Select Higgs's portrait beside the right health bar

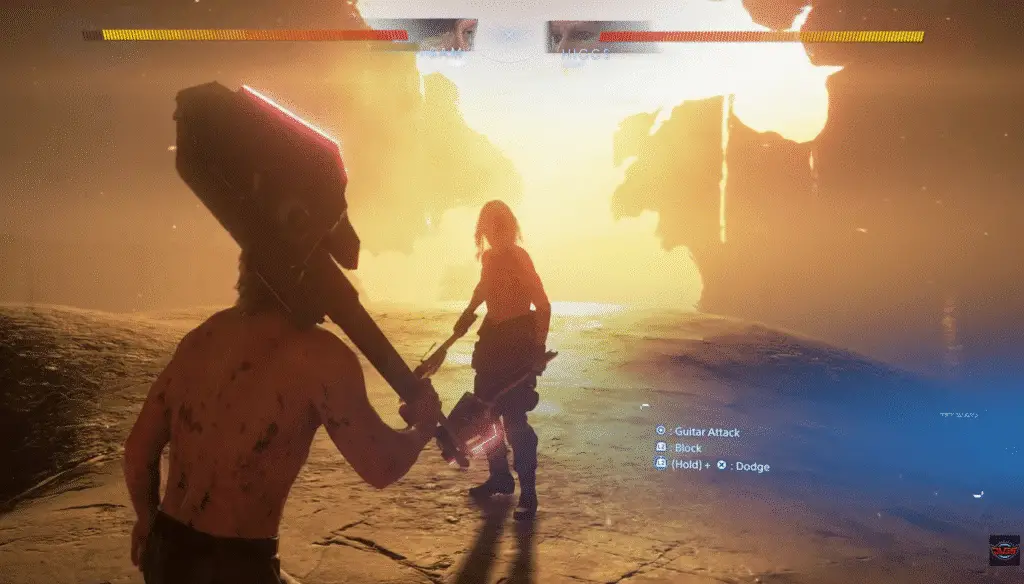coord(576,35)
